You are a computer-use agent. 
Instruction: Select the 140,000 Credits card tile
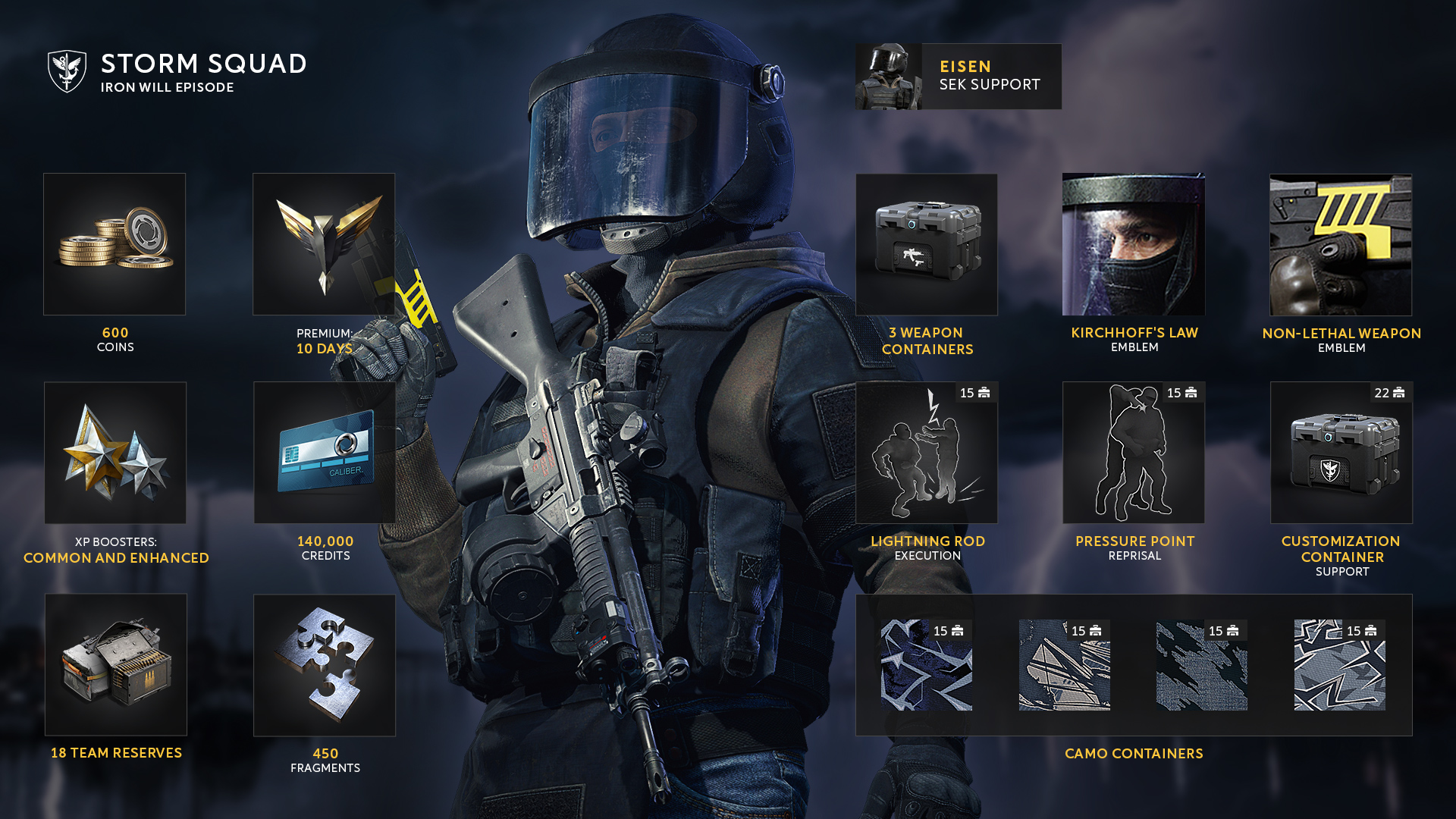point(325,453)
